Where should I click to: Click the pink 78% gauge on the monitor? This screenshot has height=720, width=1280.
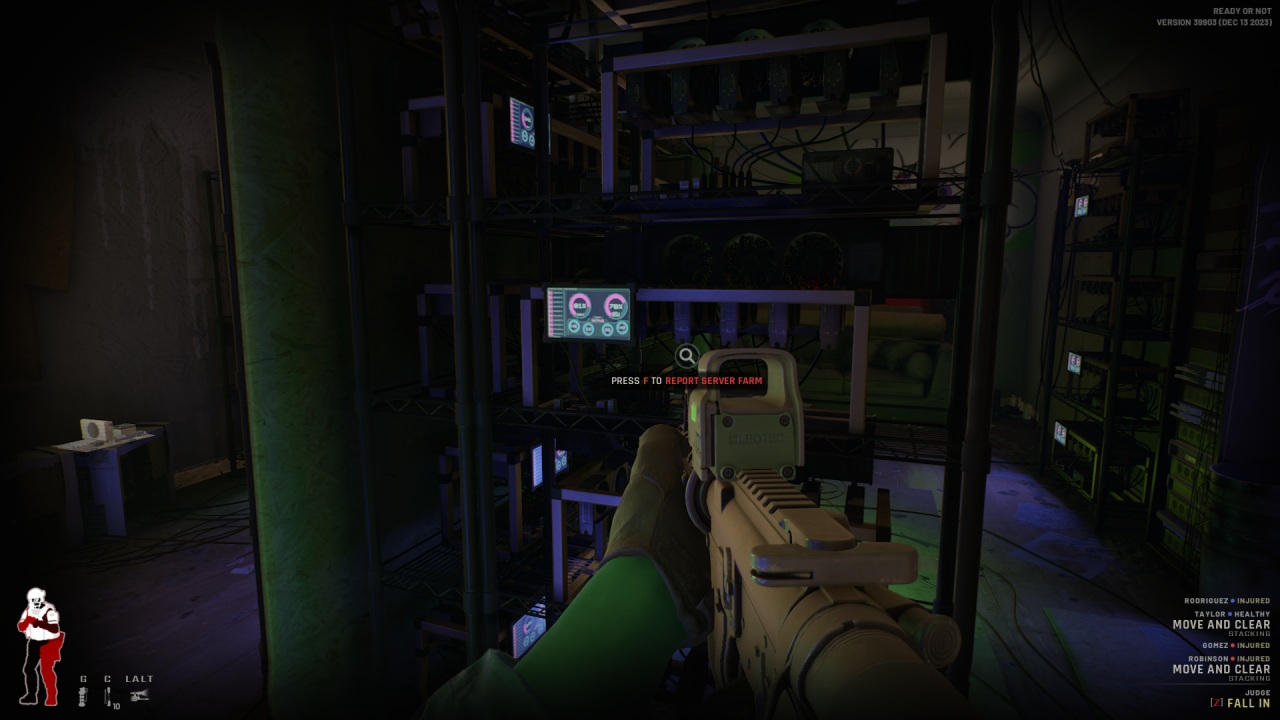616,306
